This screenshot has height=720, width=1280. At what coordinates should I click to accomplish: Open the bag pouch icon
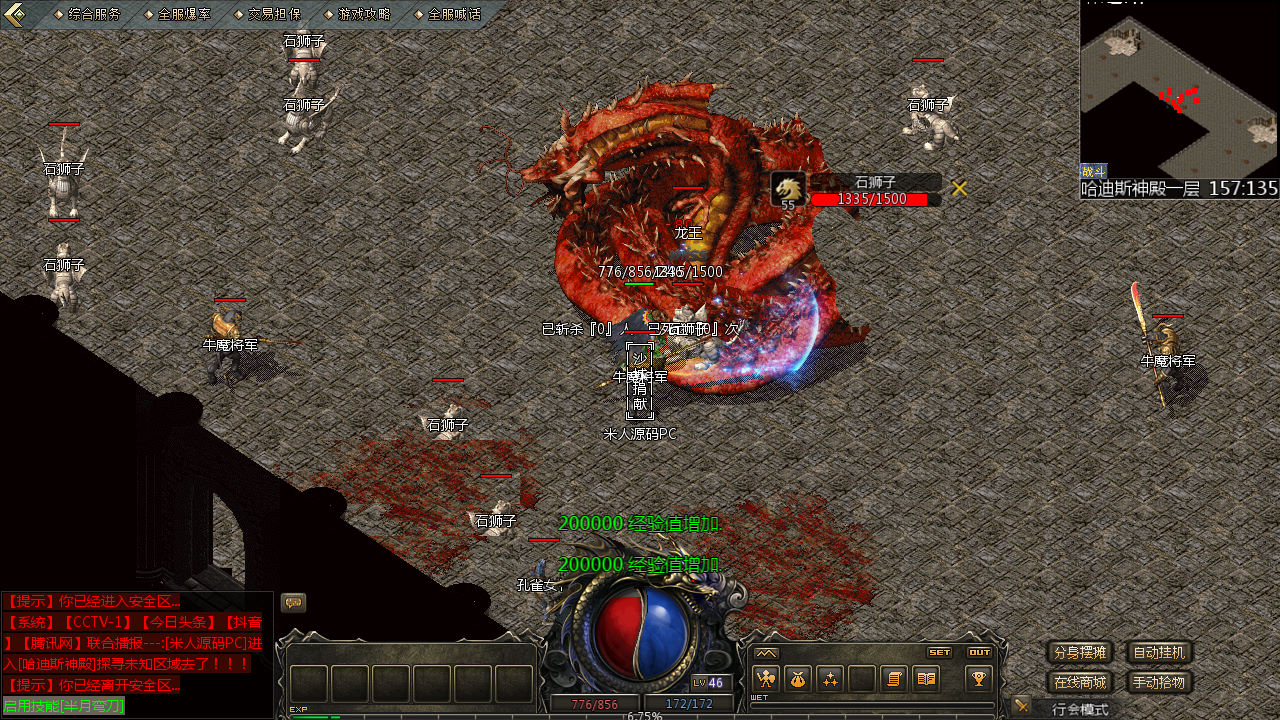pyautogui.click(x=798, y=679)
